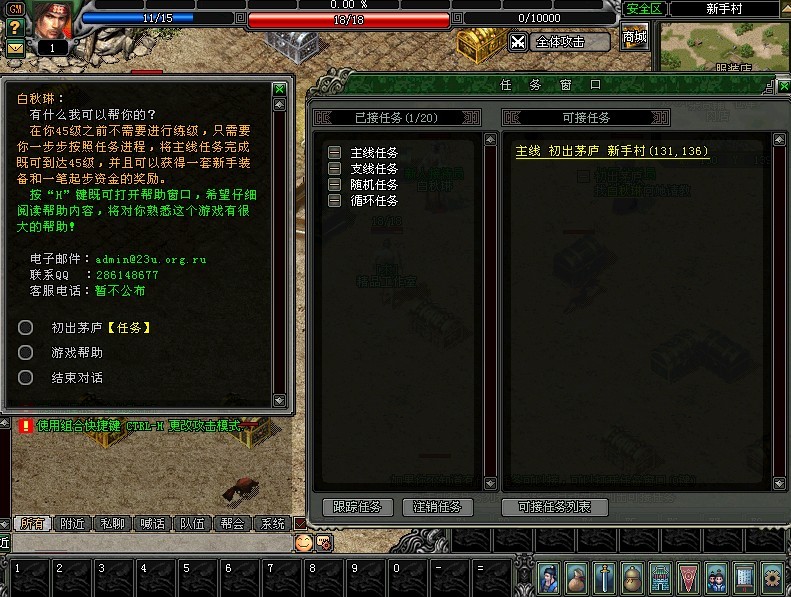The width and height of the screenshot is (791, 597).
Task: Toggle the 全体攻击 attack mode button
Action: click(x=560, y=42)
